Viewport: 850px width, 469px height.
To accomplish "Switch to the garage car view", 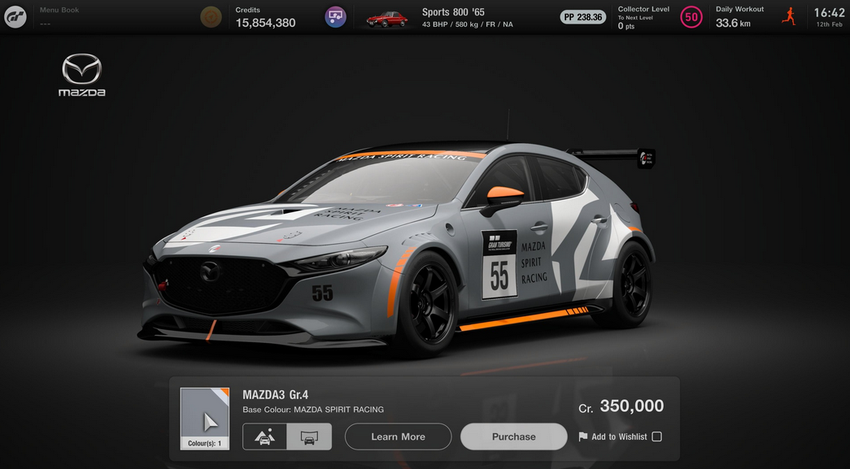I will pyautogui.click(x=308, y=437).
